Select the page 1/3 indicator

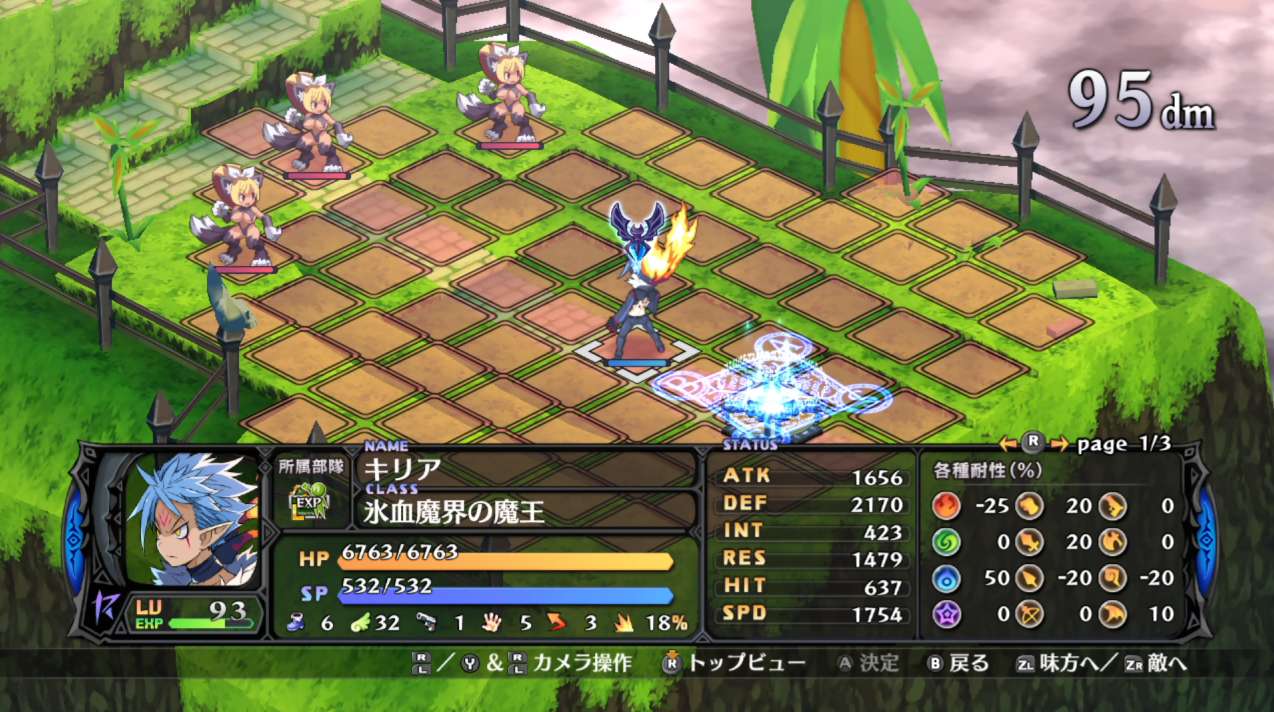(x=1123, y=444)
